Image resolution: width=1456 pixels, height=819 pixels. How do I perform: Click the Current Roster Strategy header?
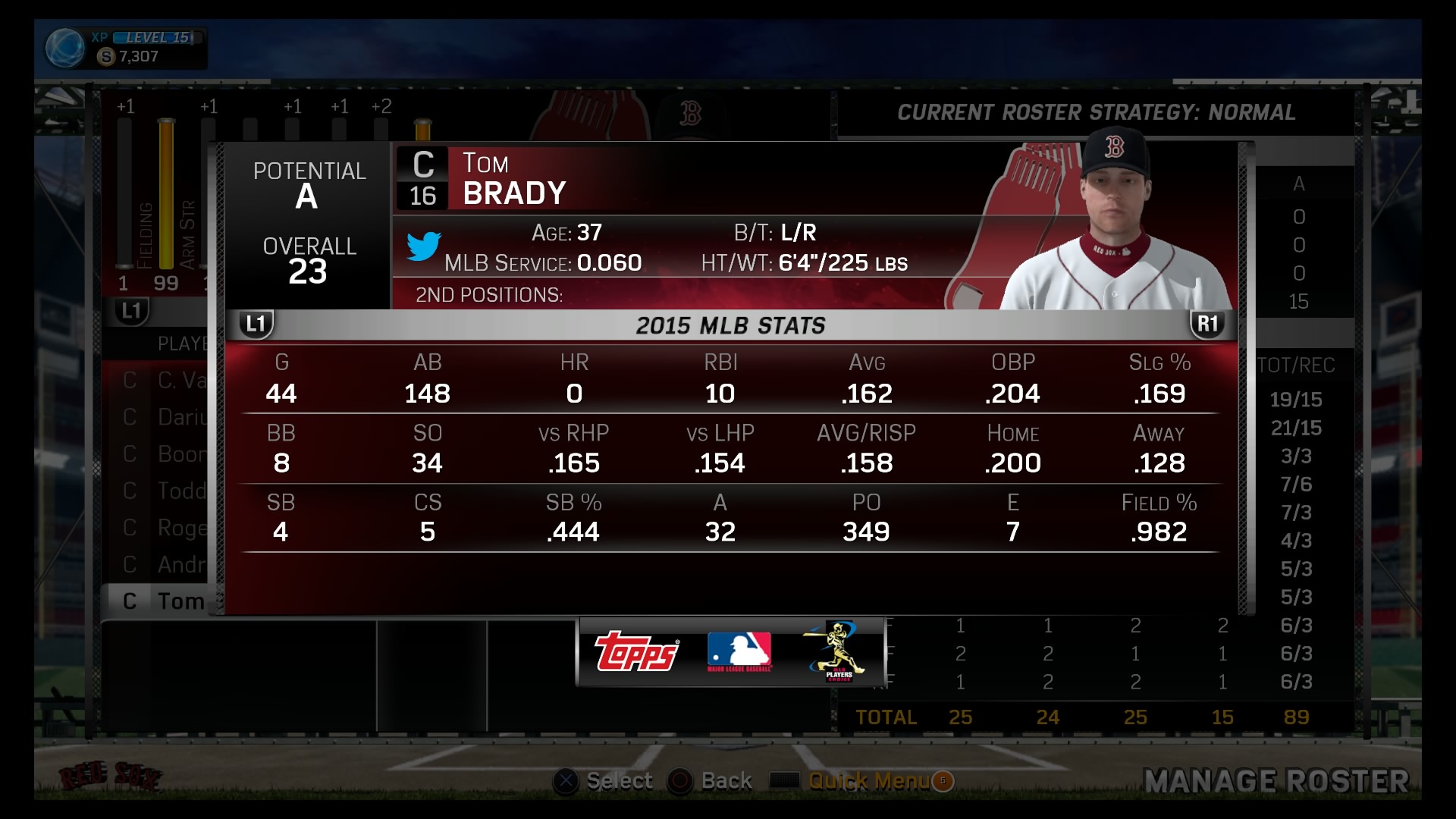pyautogui.click(x=1096, y=113)
